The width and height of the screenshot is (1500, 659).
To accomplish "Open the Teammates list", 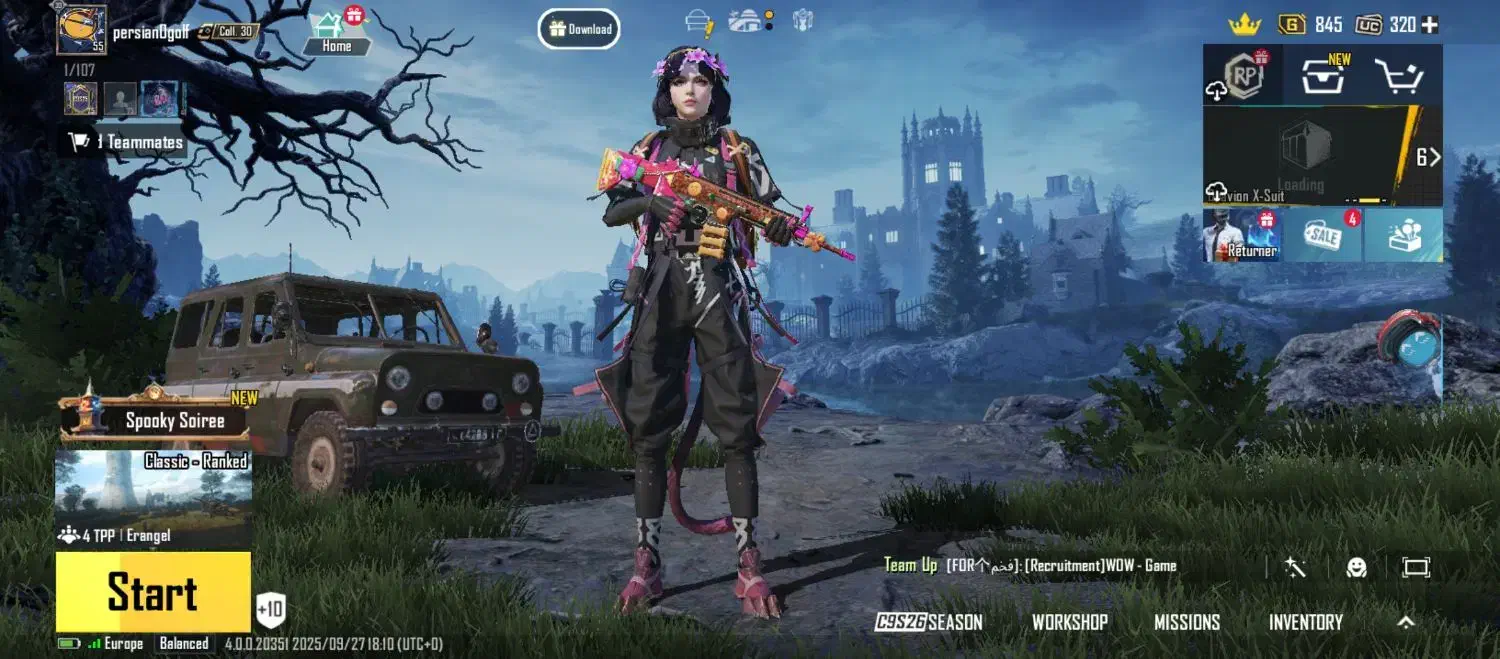I will pos(126,142).
